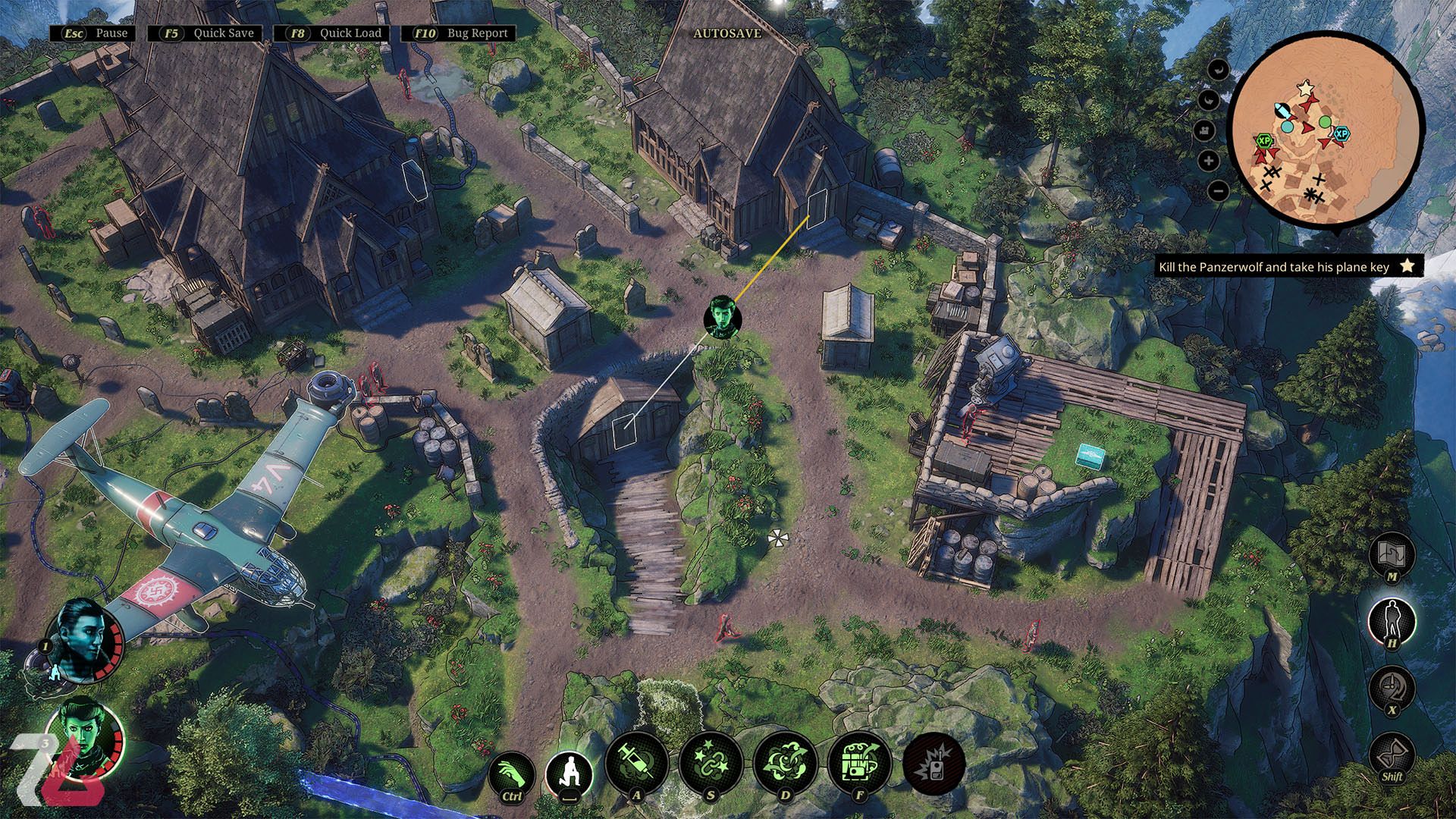The image size is (1456, 819).
Task: Click the Pause button
Action: (x=95, y=33)
